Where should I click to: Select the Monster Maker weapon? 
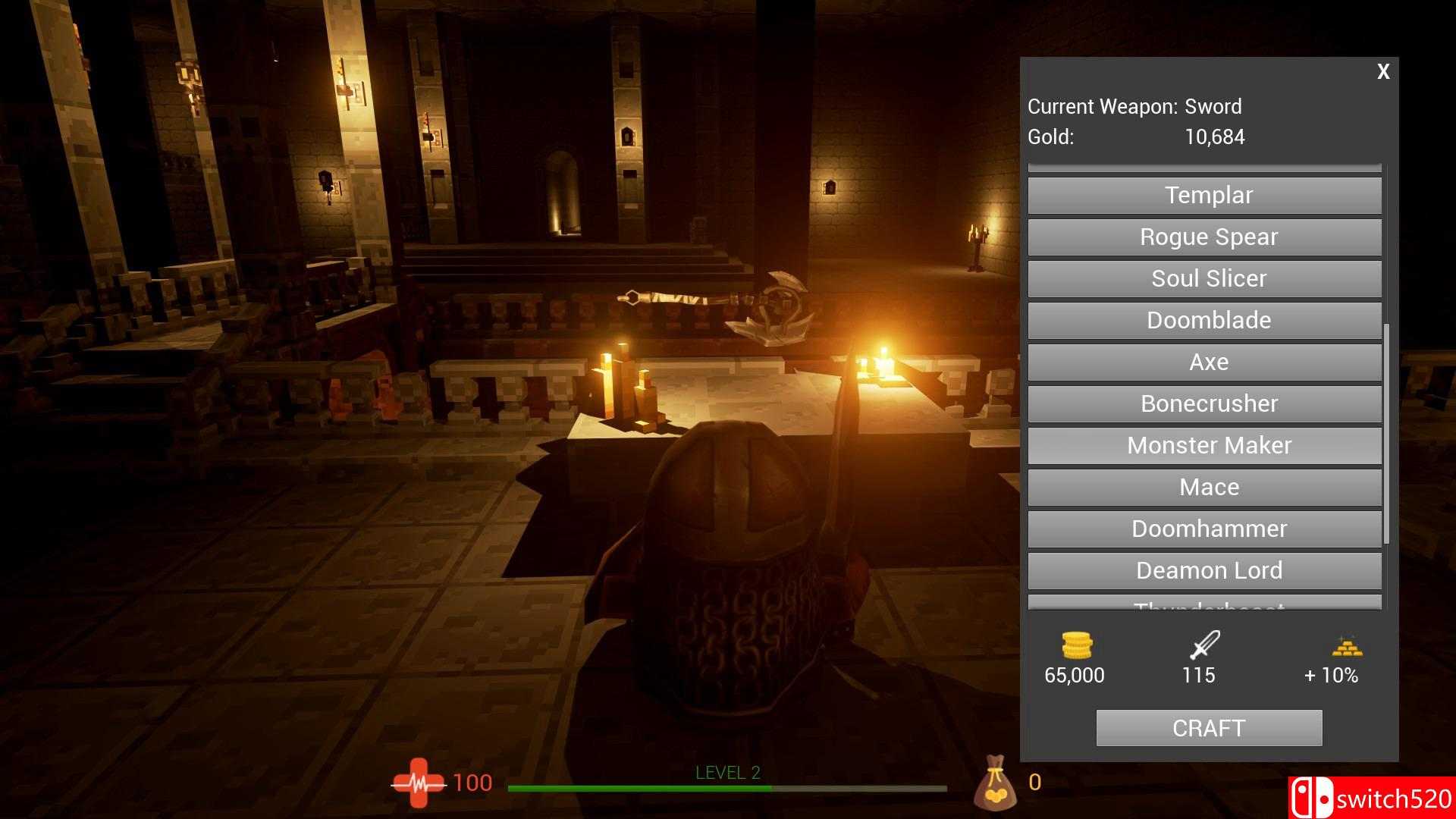(1209, 445)
